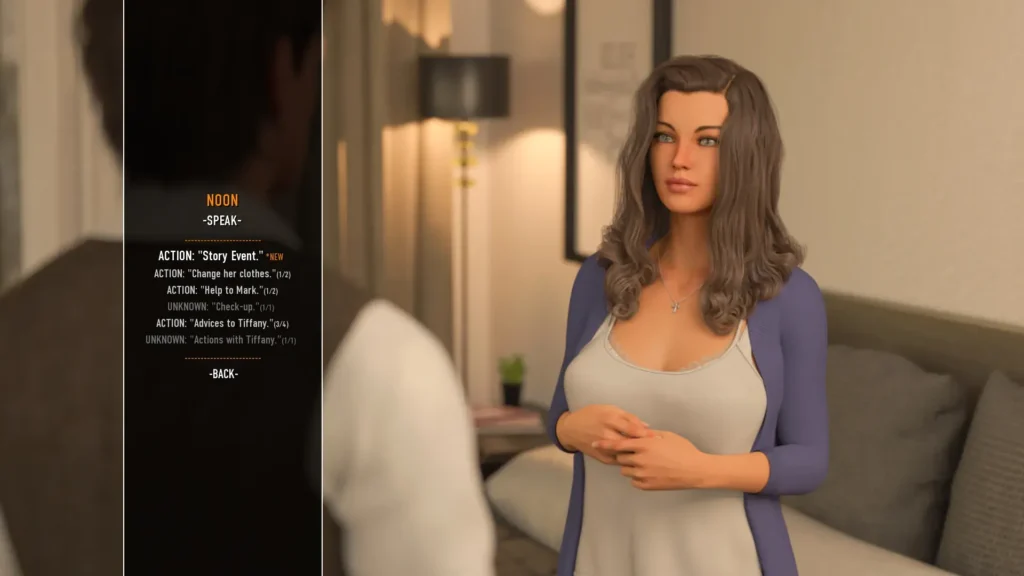Choose "Advices to Tiffany." action
Viewport: 1024px width, 576px height.
pos(222,323)
